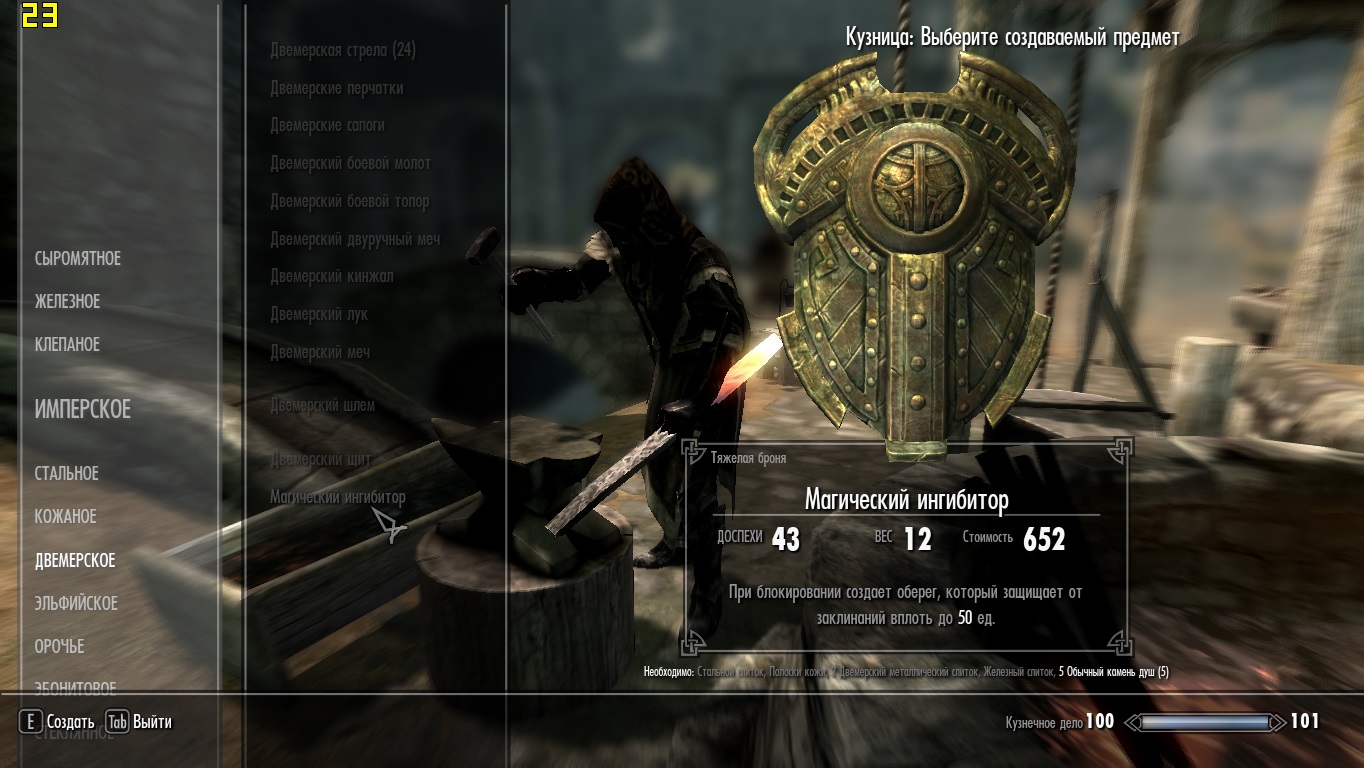
Task: Select Магический ингибитор in the item list
Action: coord(338,497)
